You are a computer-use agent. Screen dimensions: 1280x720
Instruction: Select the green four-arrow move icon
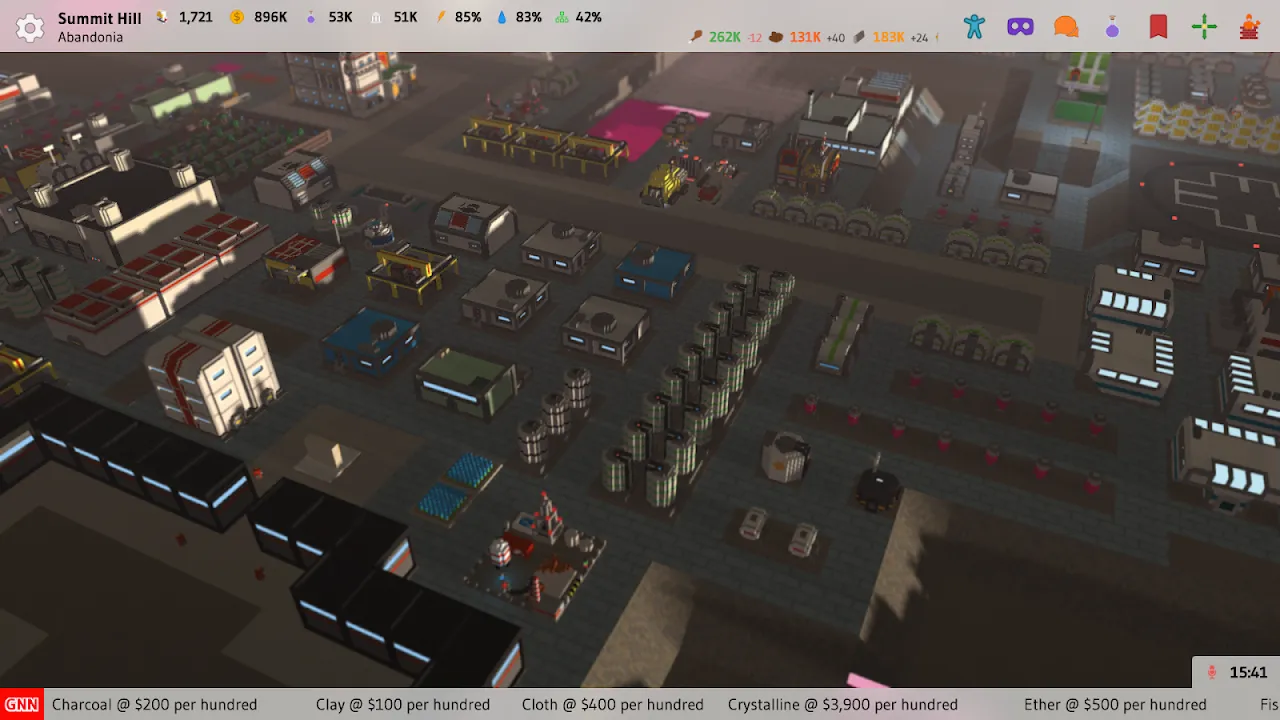coord(1204,27)
